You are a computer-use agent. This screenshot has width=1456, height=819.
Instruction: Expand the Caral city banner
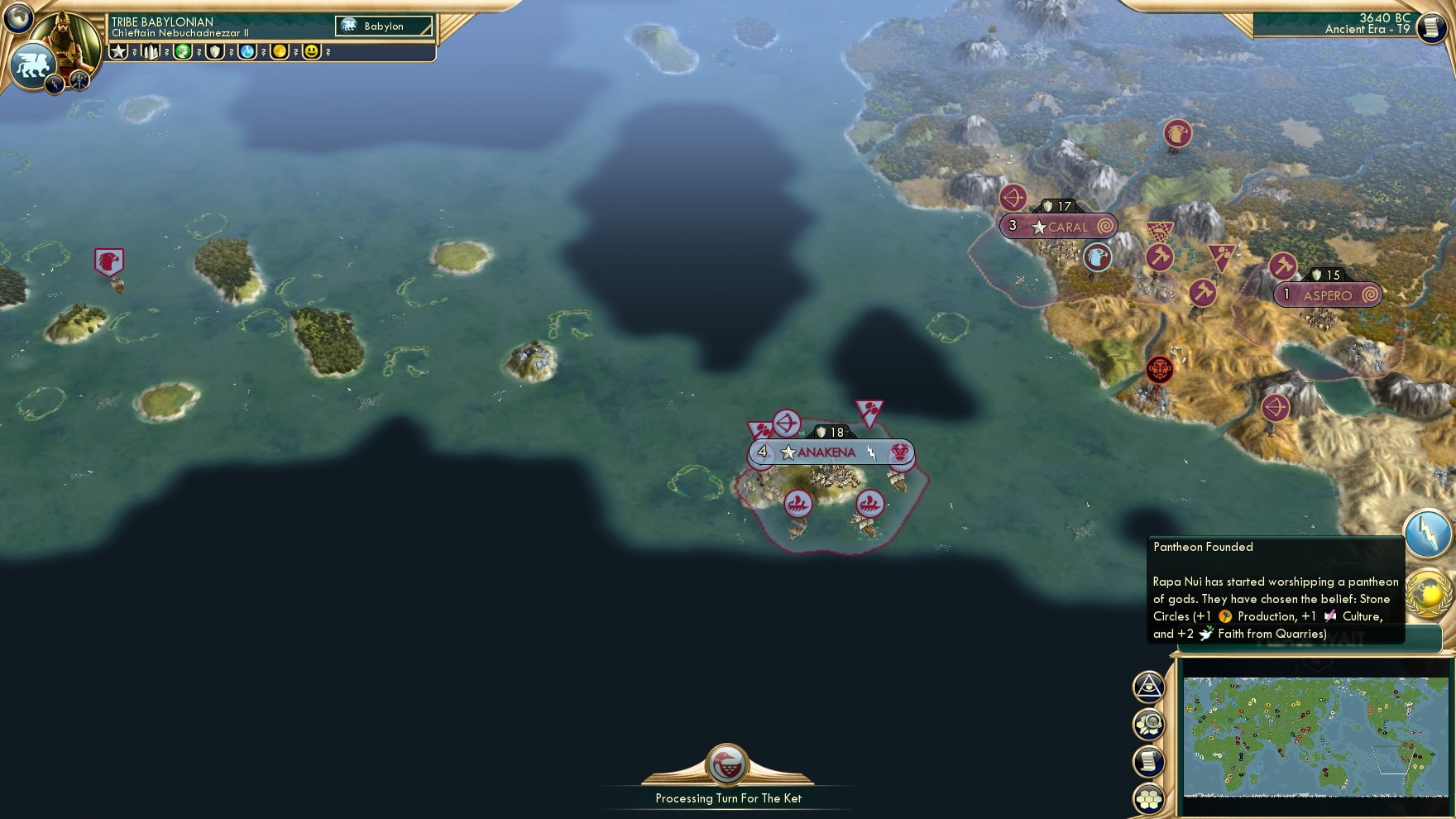click(x=1058, y=226)
